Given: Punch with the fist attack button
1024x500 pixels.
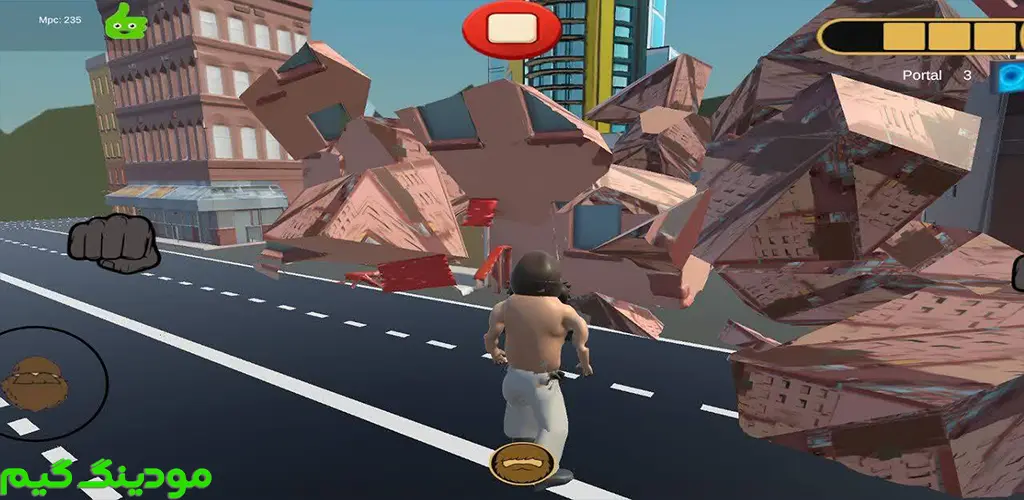Looking at the screenshot, I should click(113, 242).
